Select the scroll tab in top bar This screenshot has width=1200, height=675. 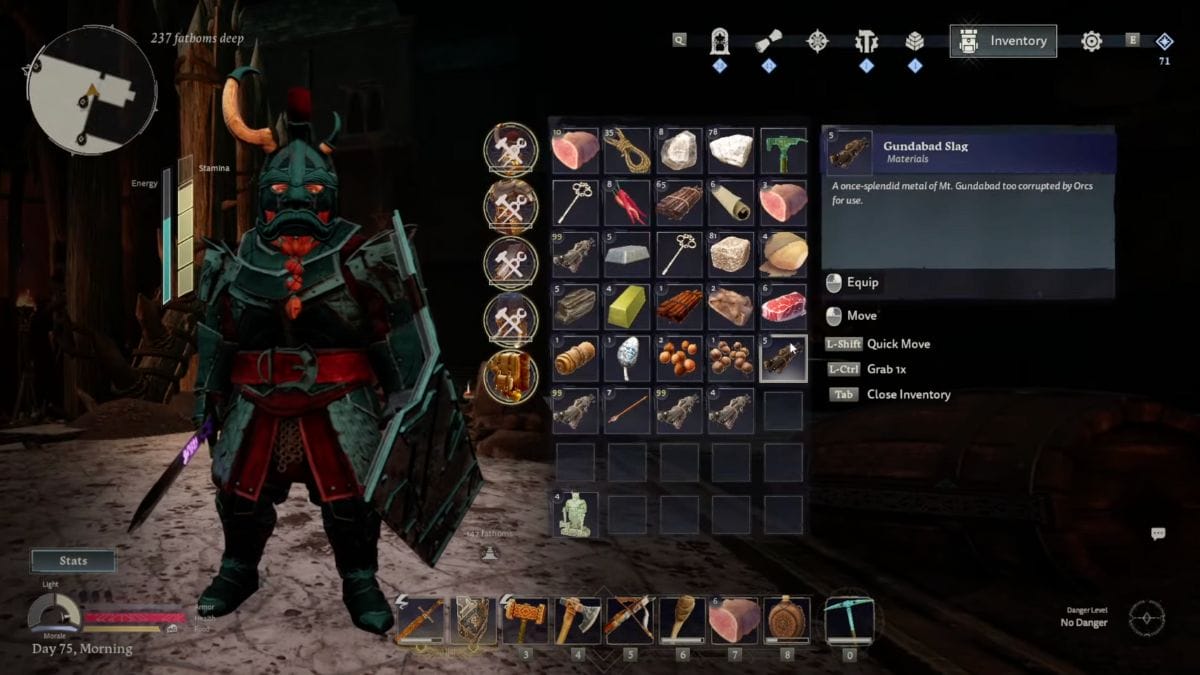pyautogui.click(x=768, y=41)
